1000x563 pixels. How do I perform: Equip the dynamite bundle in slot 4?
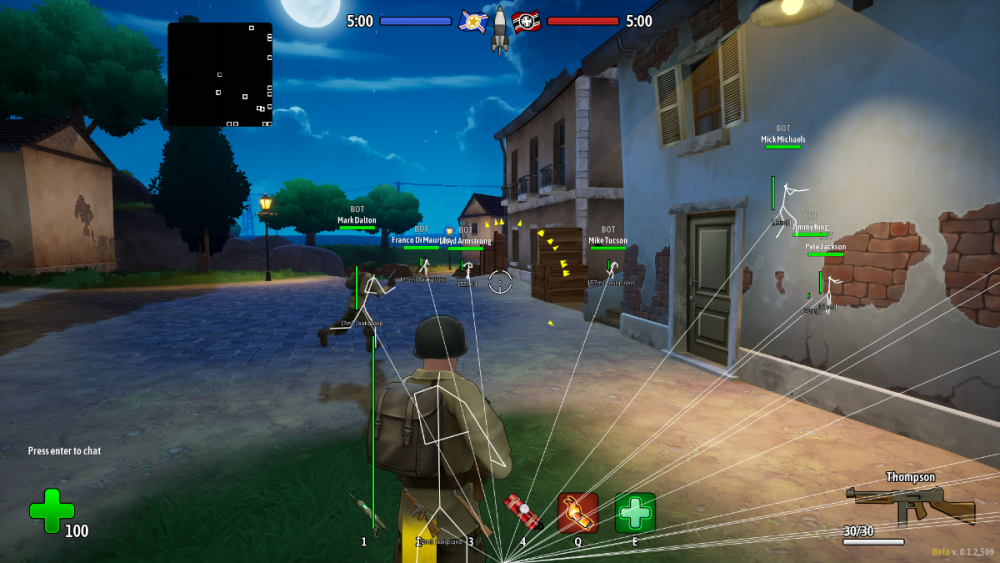pos(522,512)
